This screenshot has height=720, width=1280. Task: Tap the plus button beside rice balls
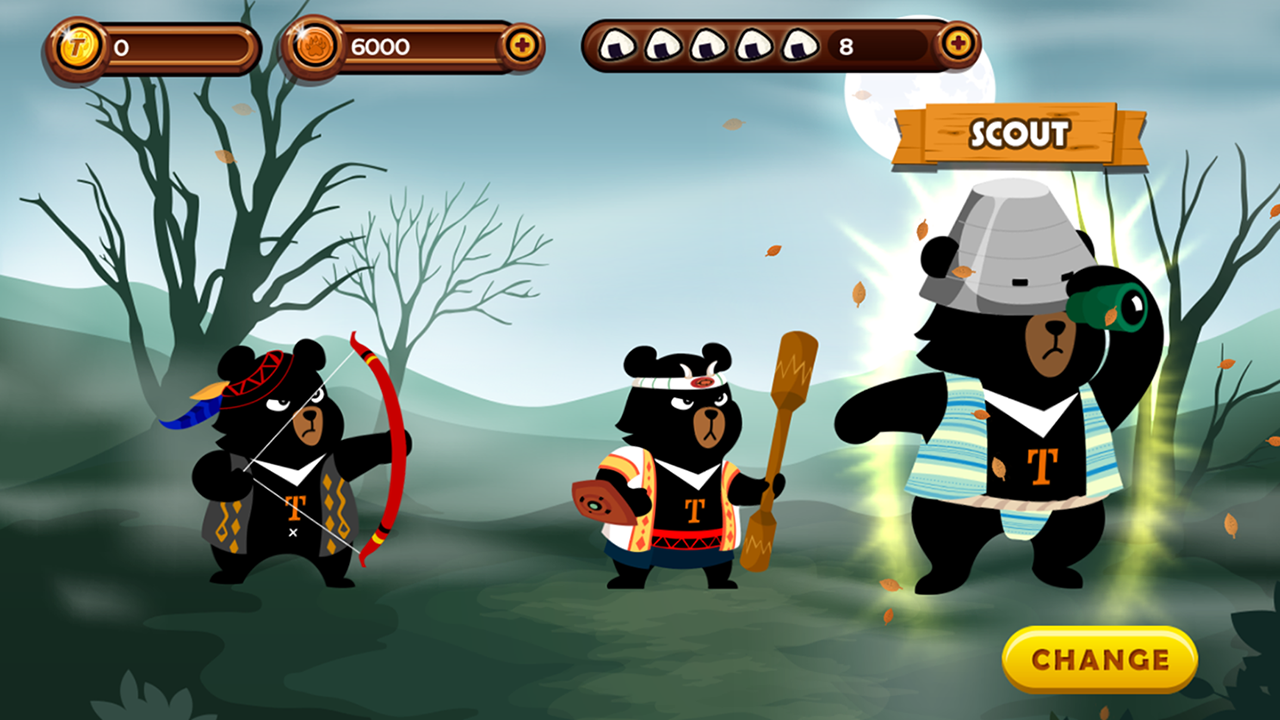(x=957, y=44)
